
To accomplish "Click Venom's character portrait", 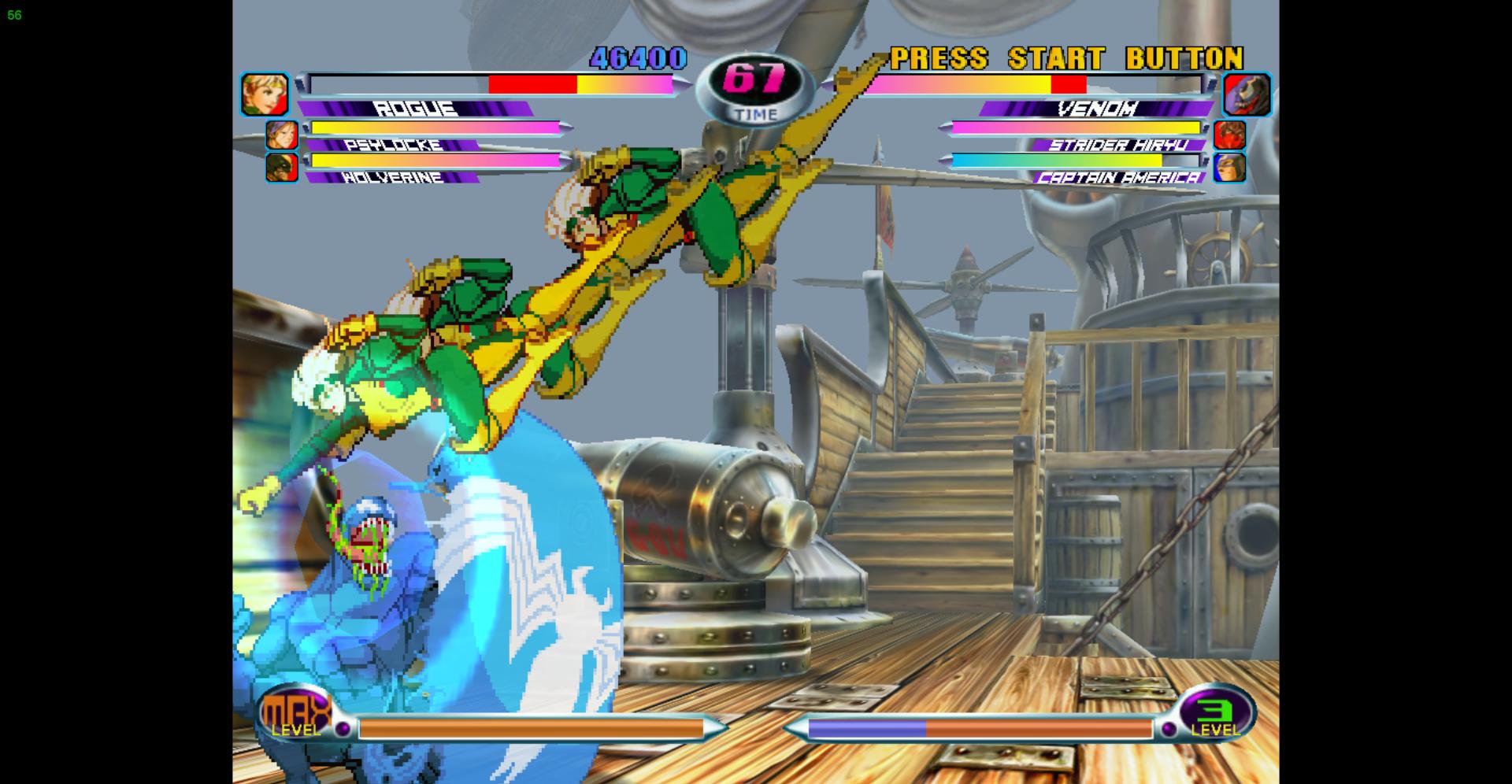I will tap(1247, 94).
